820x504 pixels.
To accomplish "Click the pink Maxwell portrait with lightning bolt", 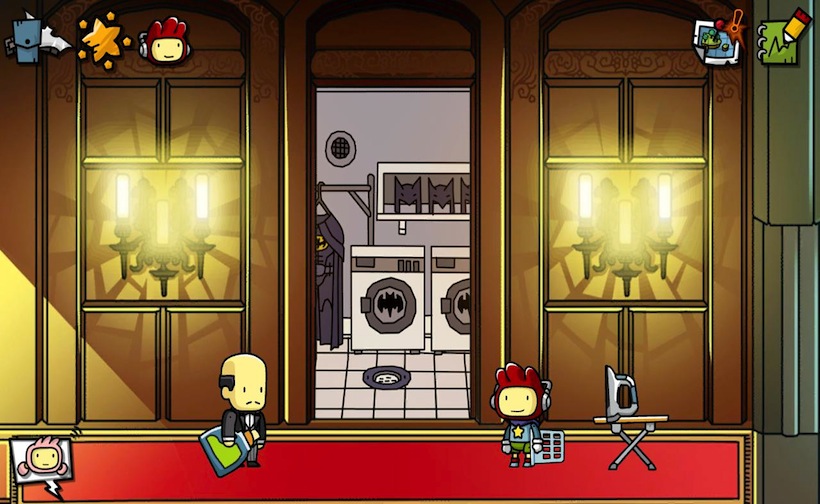I will pos(40,464).
